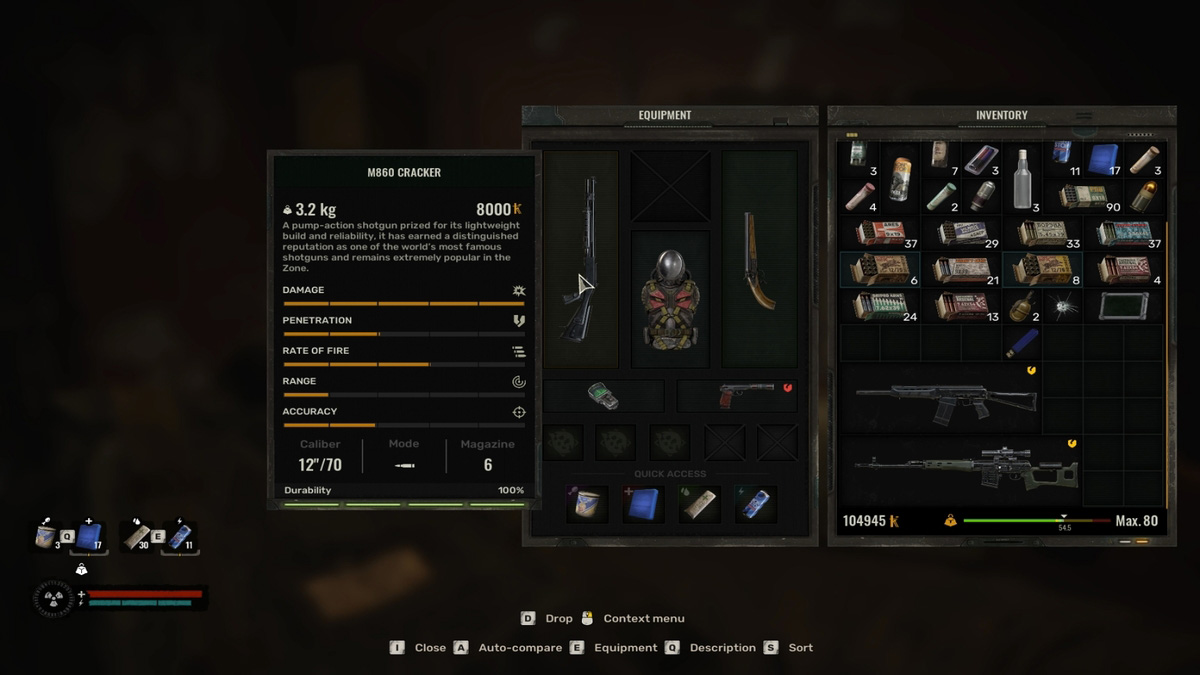This screenshot has height=675, width=1200.
Task: Select the hand grenade stack
Action: tap(1022, 307)
